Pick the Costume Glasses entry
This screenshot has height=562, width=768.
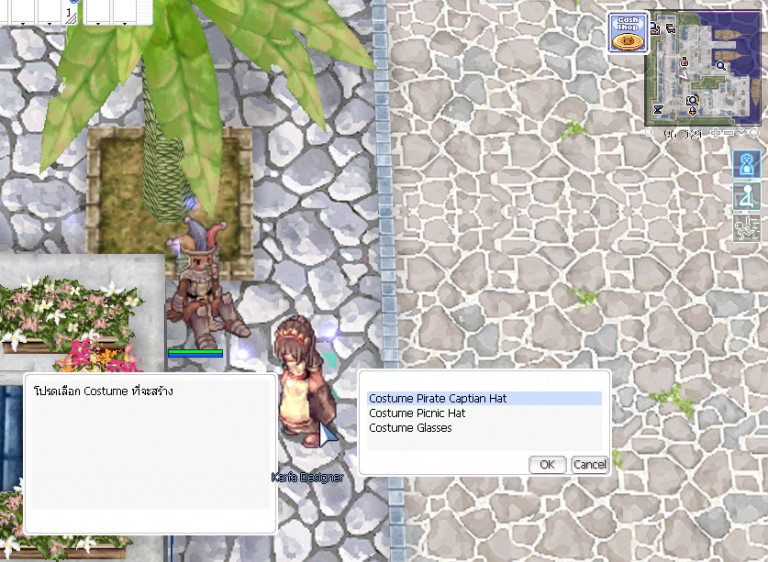(x=410, y=428)
